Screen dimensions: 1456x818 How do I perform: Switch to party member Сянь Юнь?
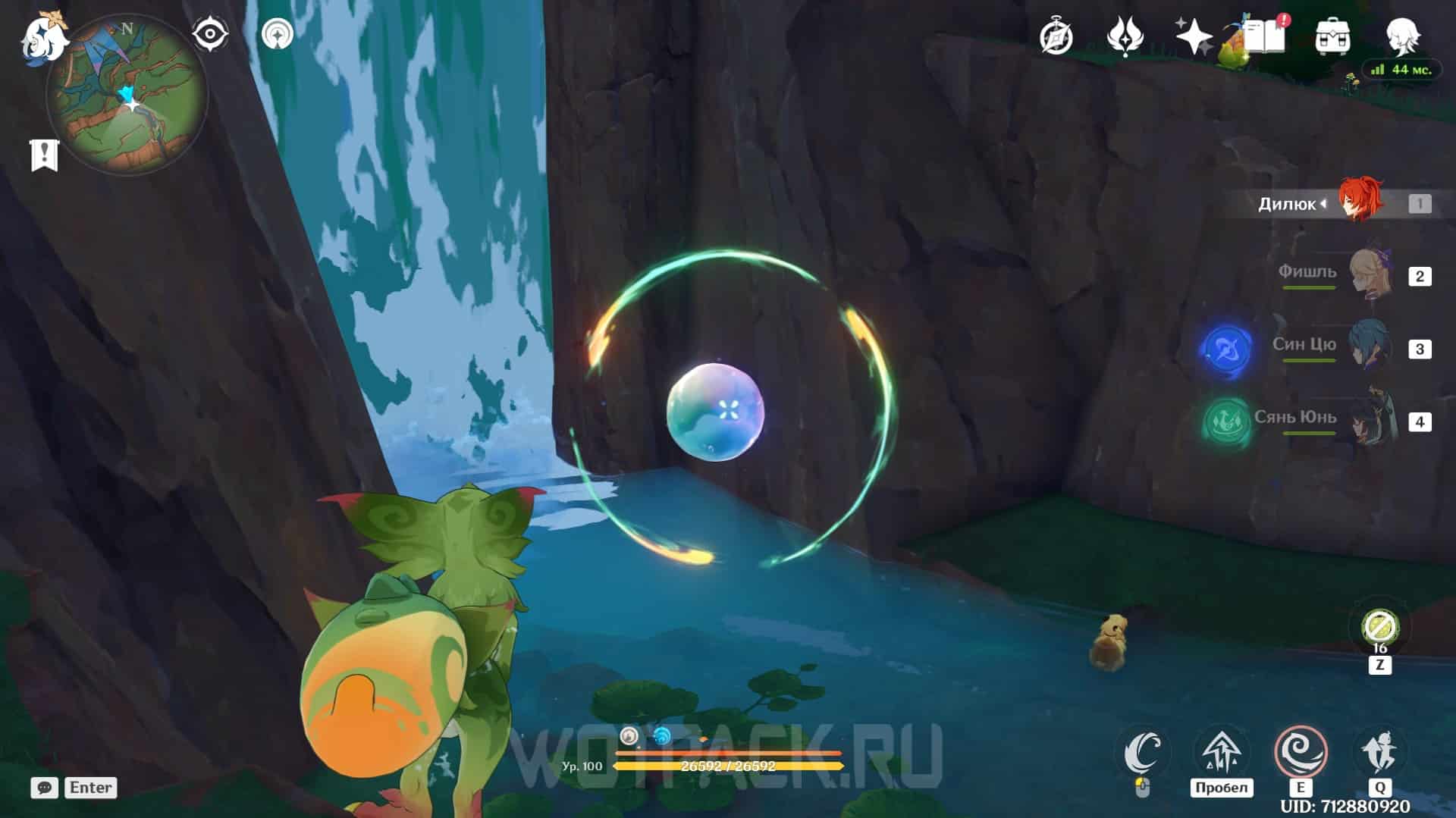[1370, 420]
